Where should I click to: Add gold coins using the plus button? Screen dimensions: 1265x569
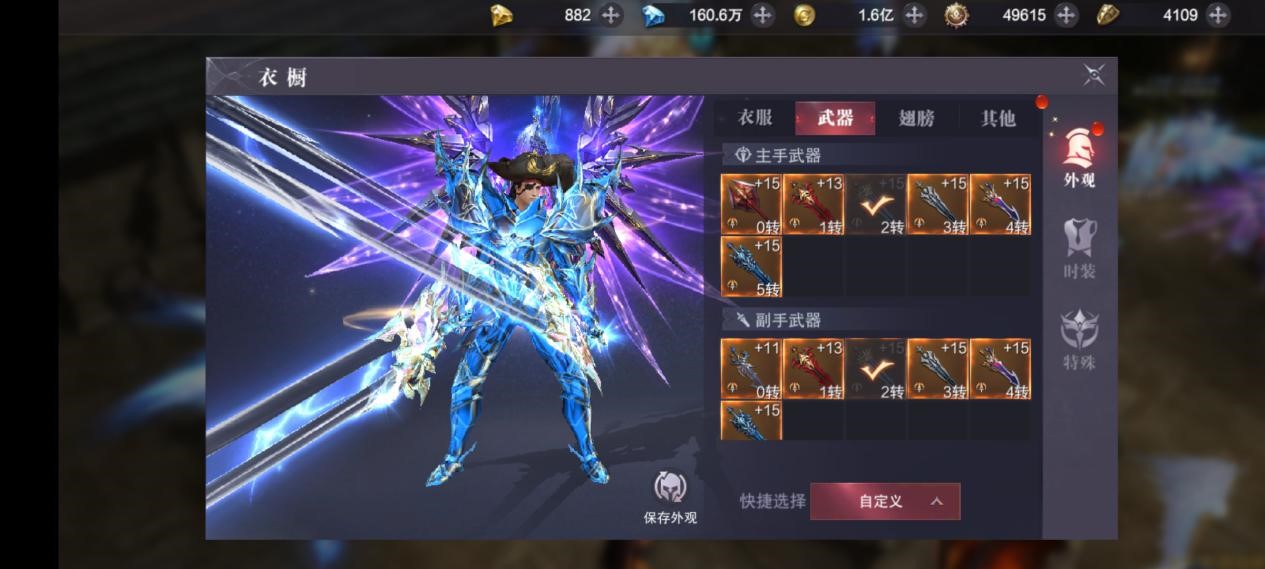(914, 15)
